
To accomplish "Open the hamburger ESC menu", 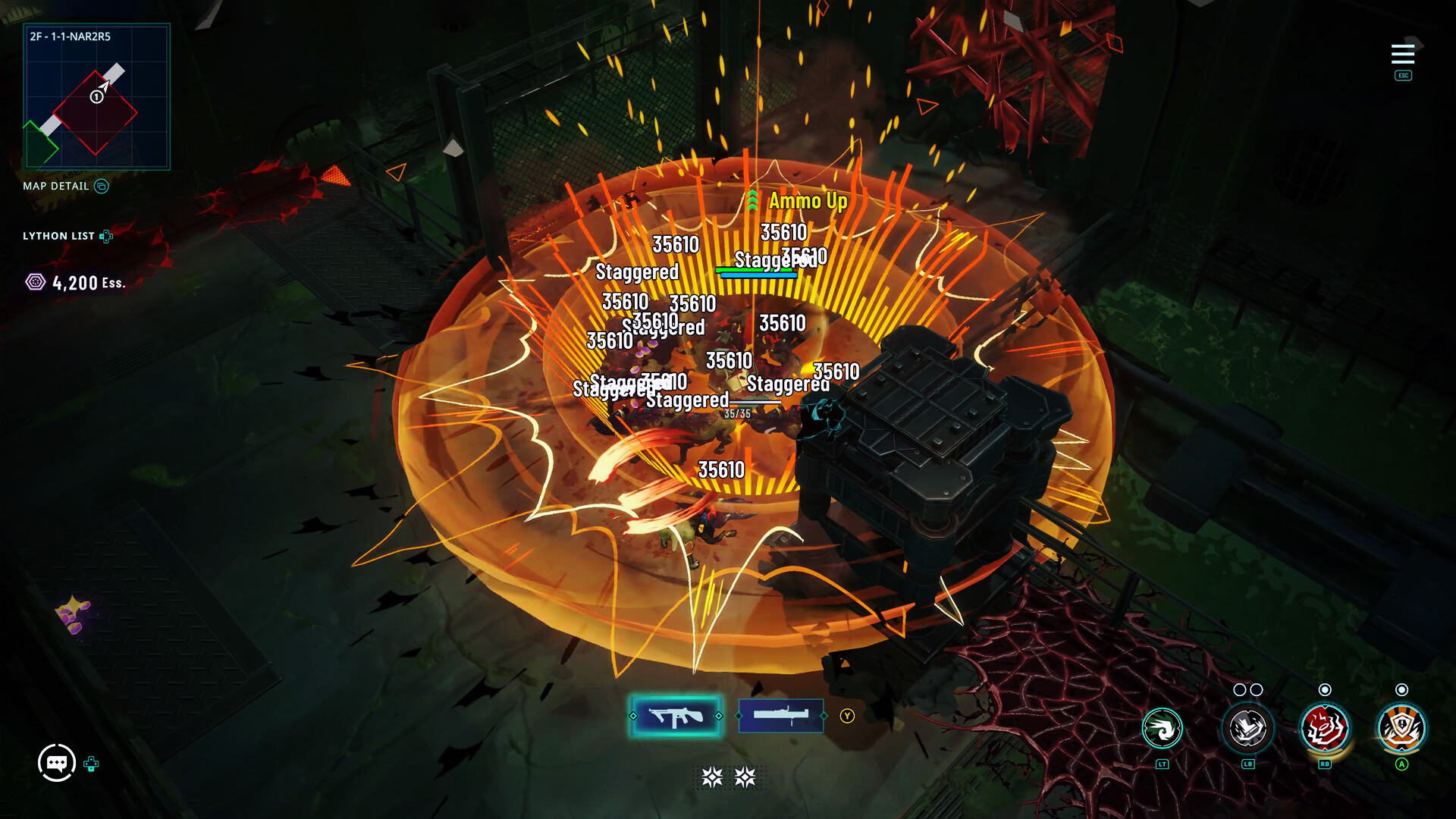I will click(x=1403, y=54).
